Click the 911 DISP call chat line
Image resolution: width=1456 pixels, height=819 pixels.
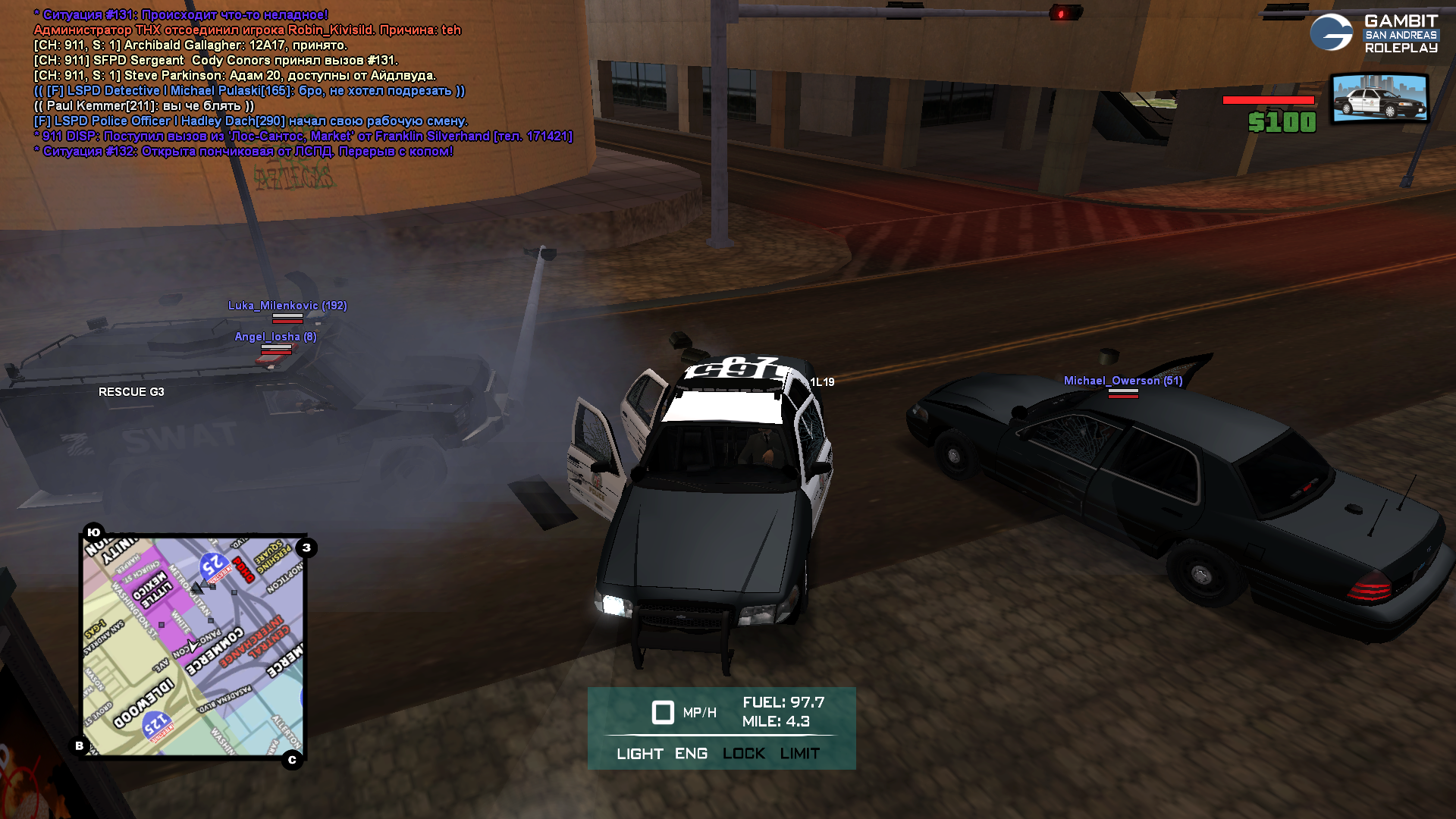point(303,136)
